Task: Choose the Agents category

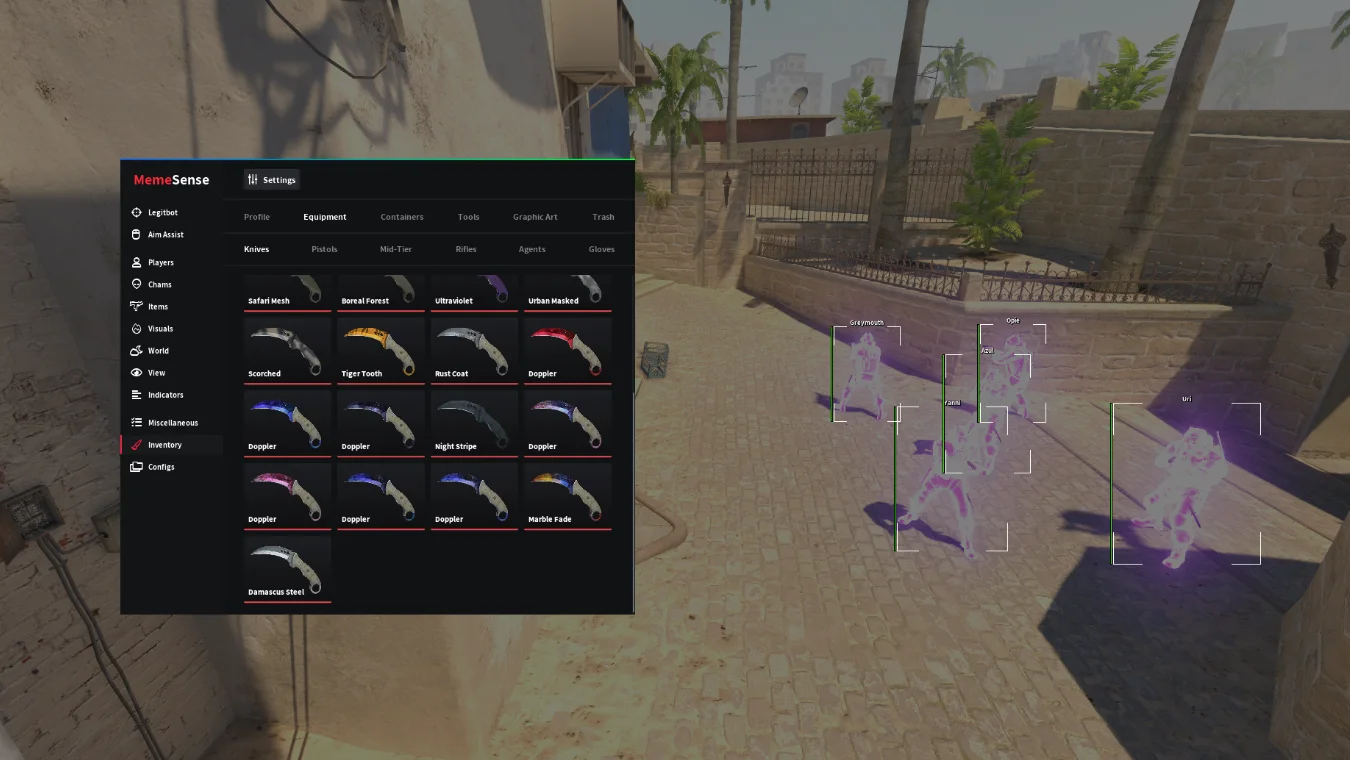Action: pyautogui.click(x=532, y=249)
